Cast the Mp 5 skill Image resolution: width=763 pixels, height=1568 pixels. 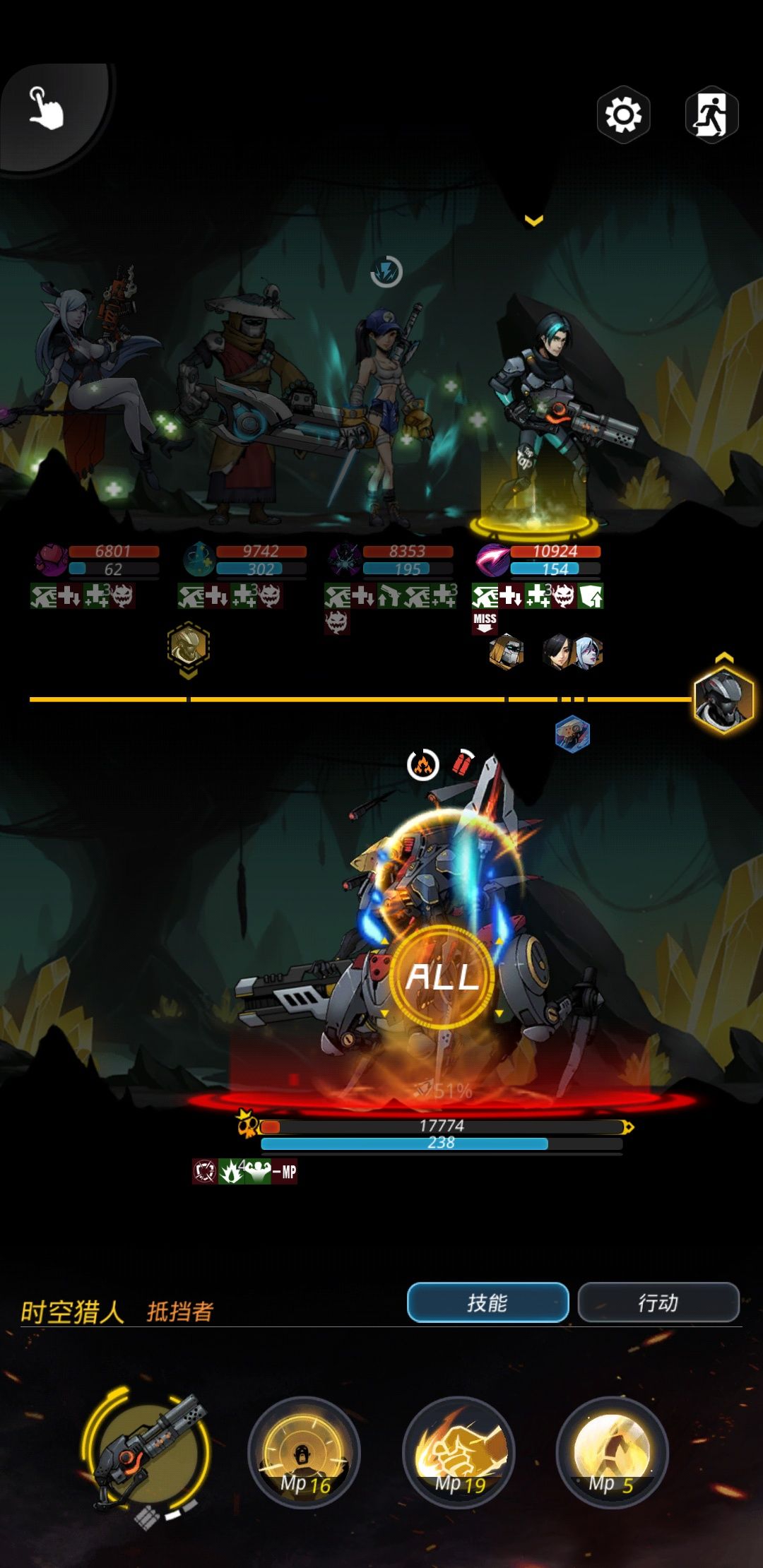tap(612, 1452)
